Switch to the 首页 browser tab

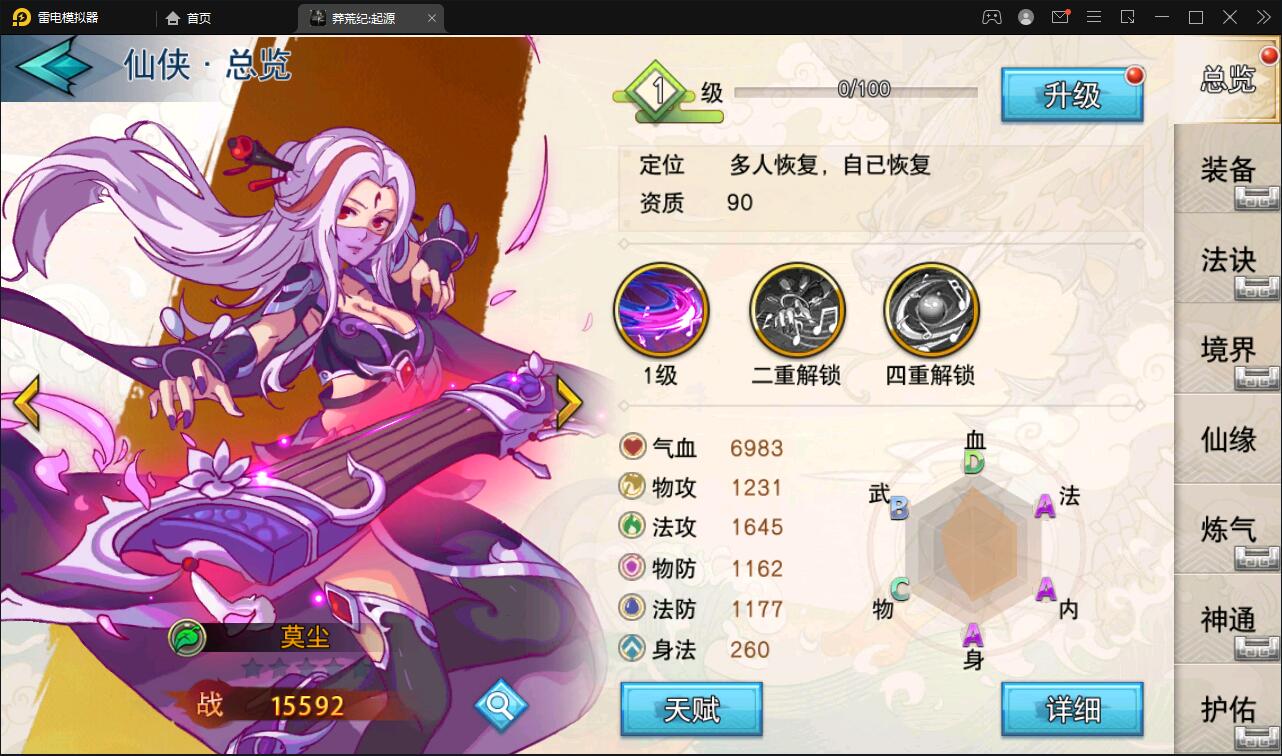click(x=190, y=17)
